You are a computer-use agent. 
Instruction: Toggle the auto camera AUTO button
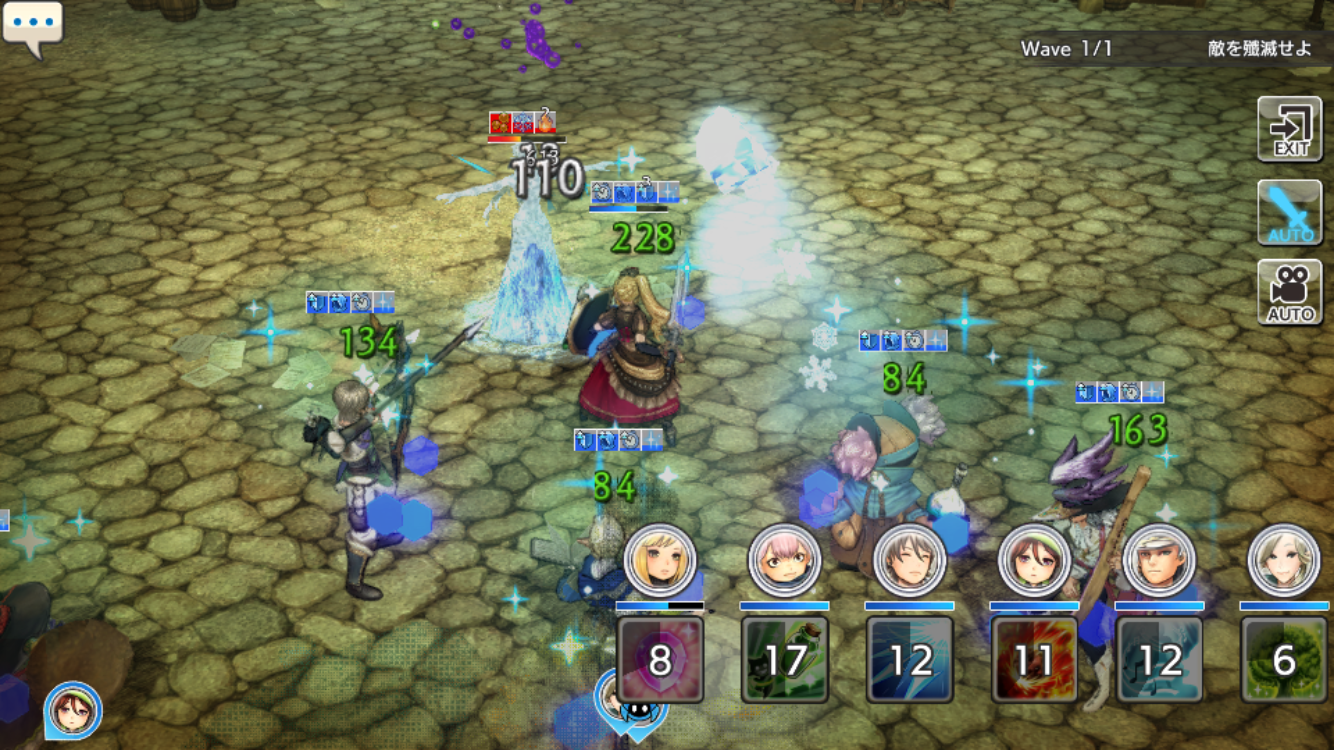(1290, 292)
